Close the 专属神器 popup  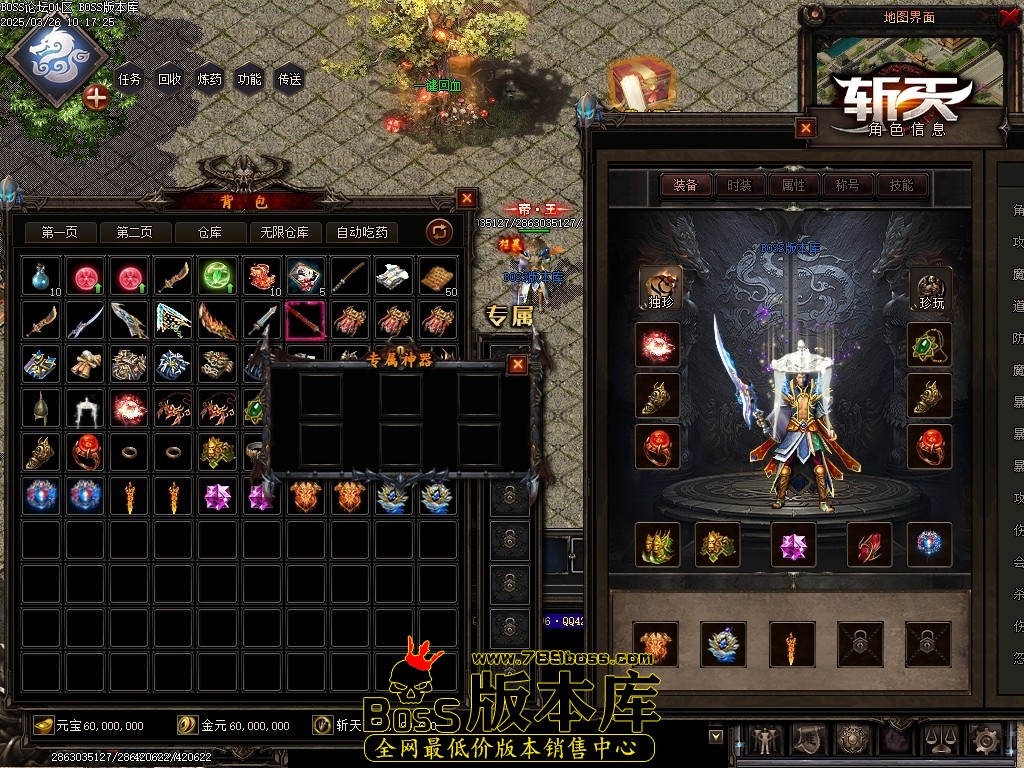[517, 364]
